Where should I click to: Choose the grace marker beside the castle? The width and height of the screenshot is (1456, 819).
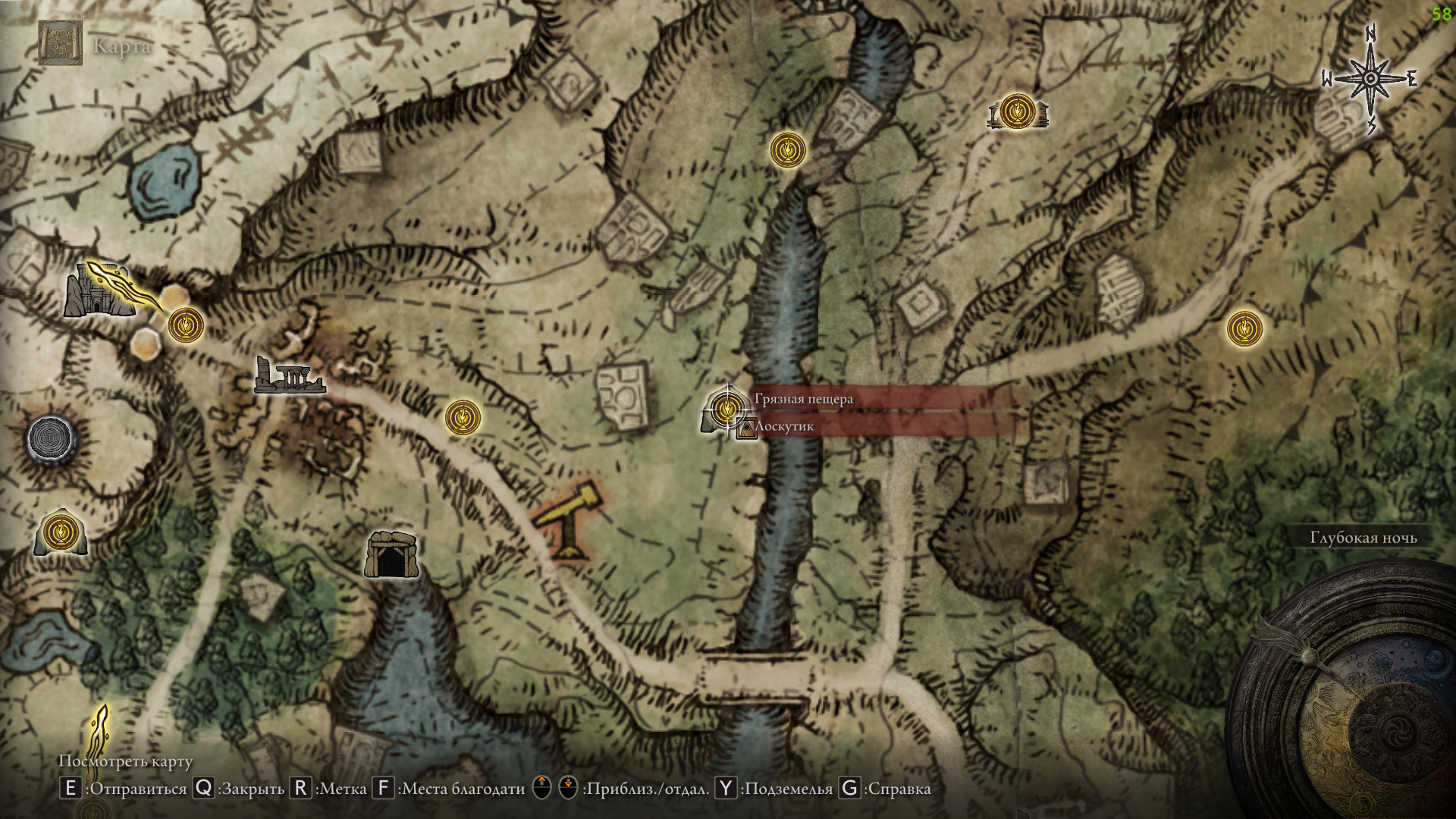pyautogui.click(x=186, y=325)
